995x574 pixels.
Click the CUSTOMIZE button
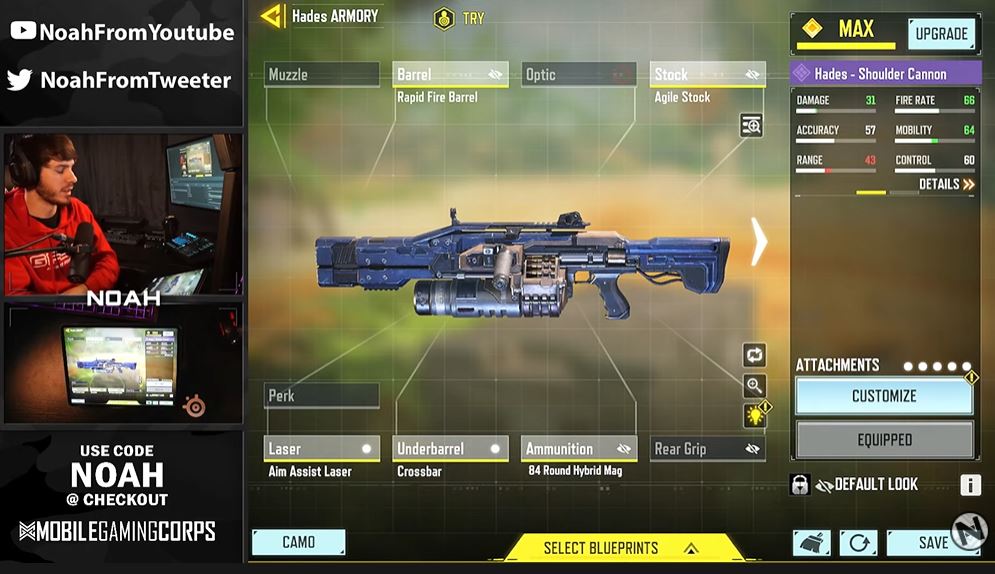point(884,396)
